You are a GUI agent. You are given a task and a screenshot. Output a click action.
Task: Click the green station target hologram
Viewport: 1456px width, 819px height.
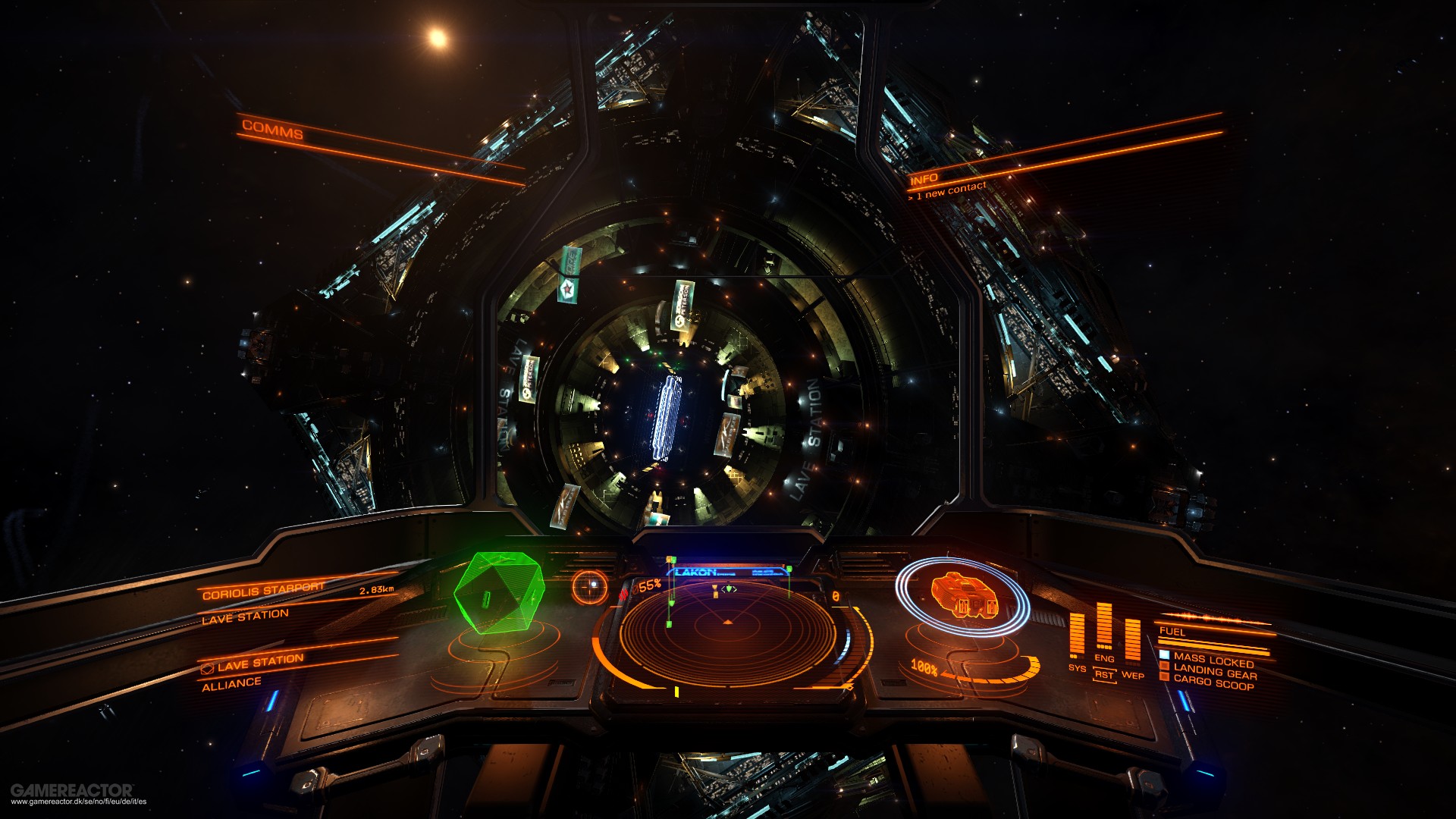tap(499, 591)
